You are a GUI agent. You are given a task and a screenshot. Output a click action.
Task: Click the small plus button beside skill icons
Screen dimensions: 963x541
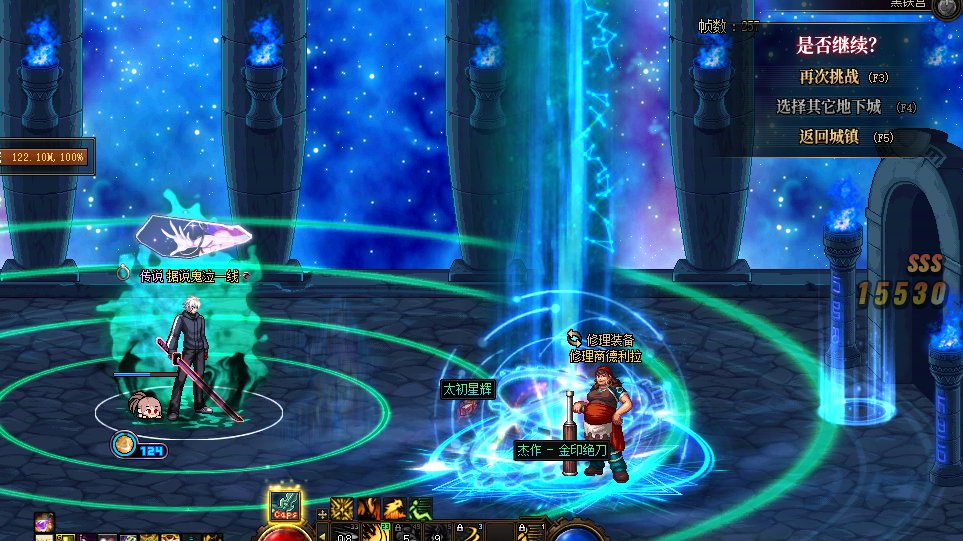point(322,514)
